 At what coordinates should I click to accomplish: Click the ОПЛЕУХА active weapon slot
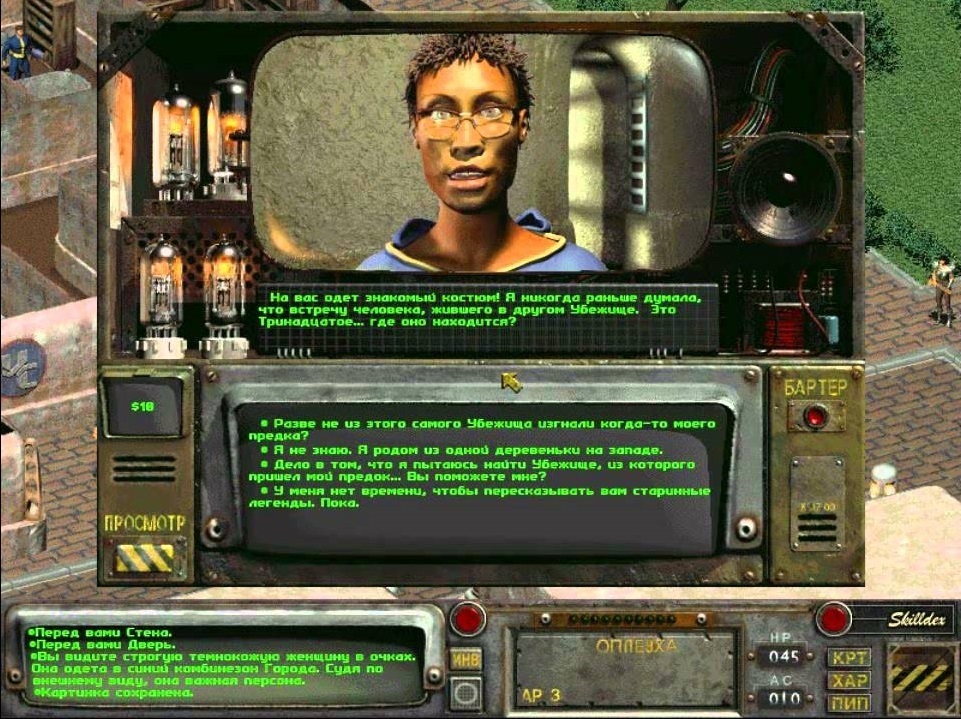624,670
